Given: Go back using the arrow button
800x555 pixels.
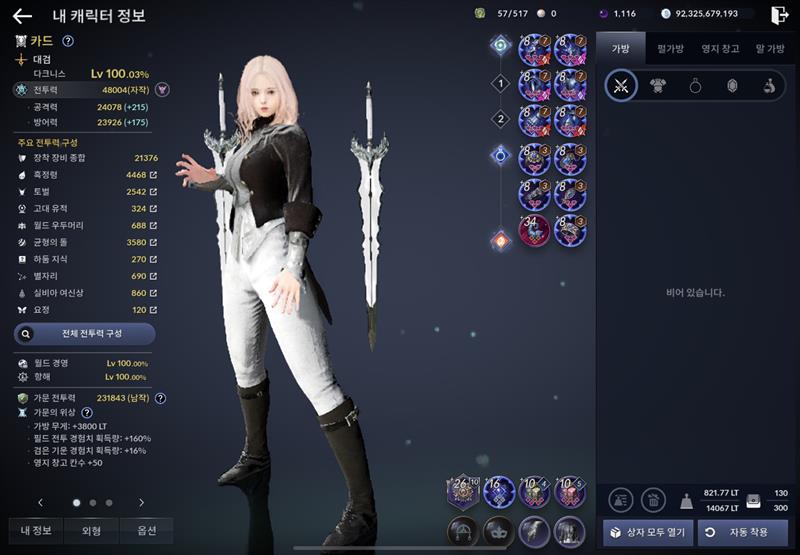Looking at the screenshot, I should tap(22, 15).
